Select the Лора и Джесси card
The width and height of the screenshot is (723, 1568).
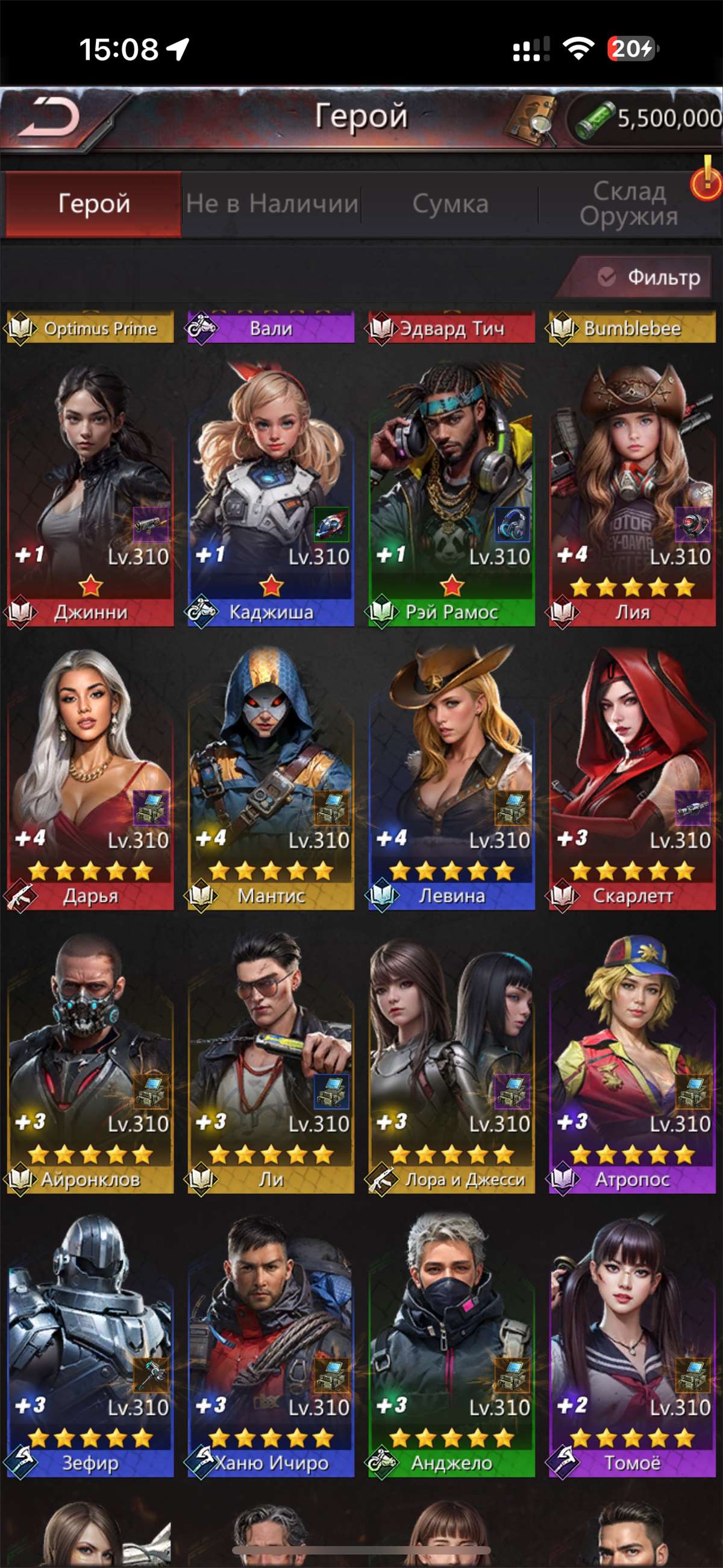[x=451, y=1061]
